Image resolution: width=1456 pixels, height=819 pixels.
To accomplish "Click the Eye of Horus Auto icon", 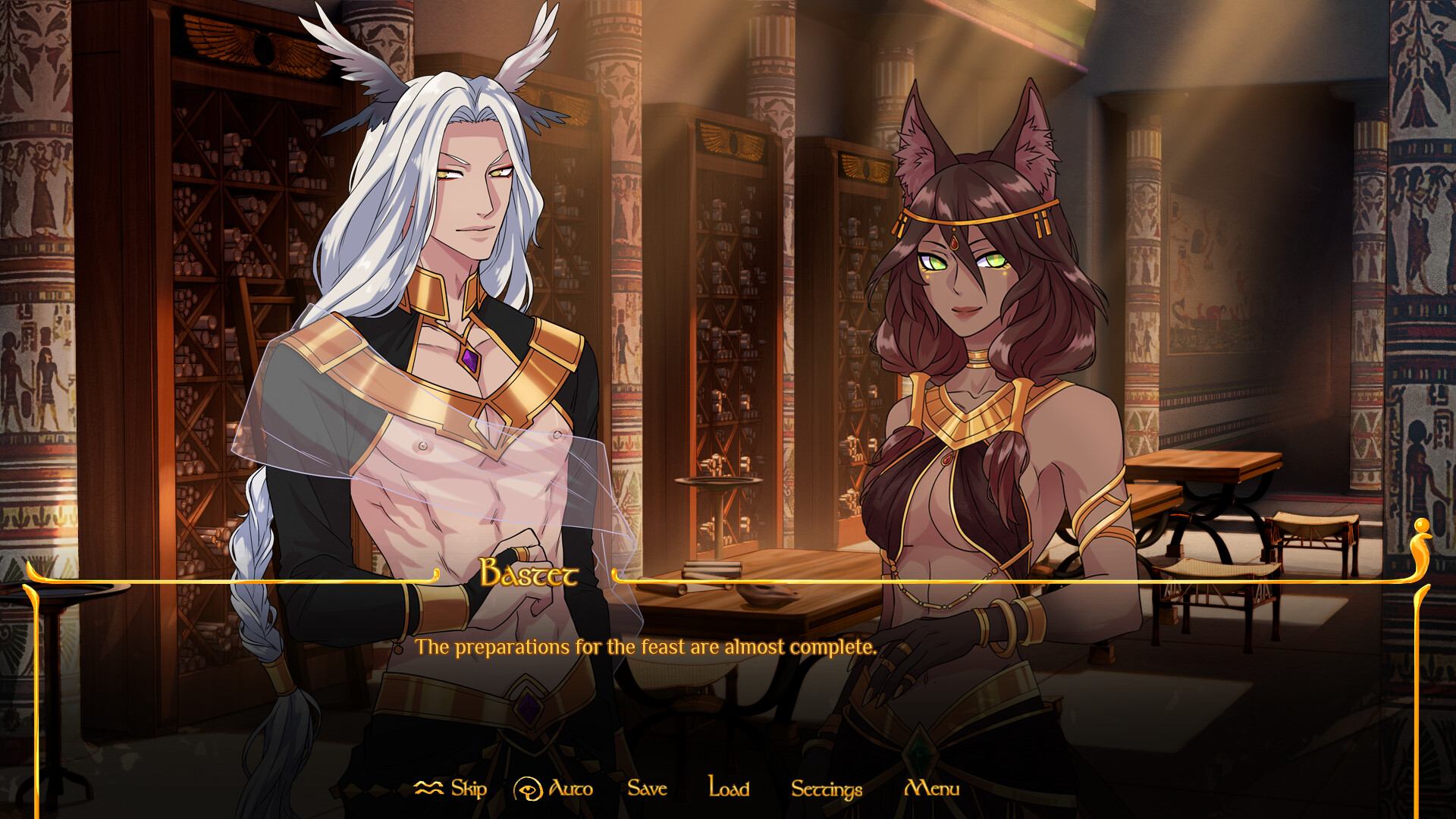I will click(x=529, y=789).
